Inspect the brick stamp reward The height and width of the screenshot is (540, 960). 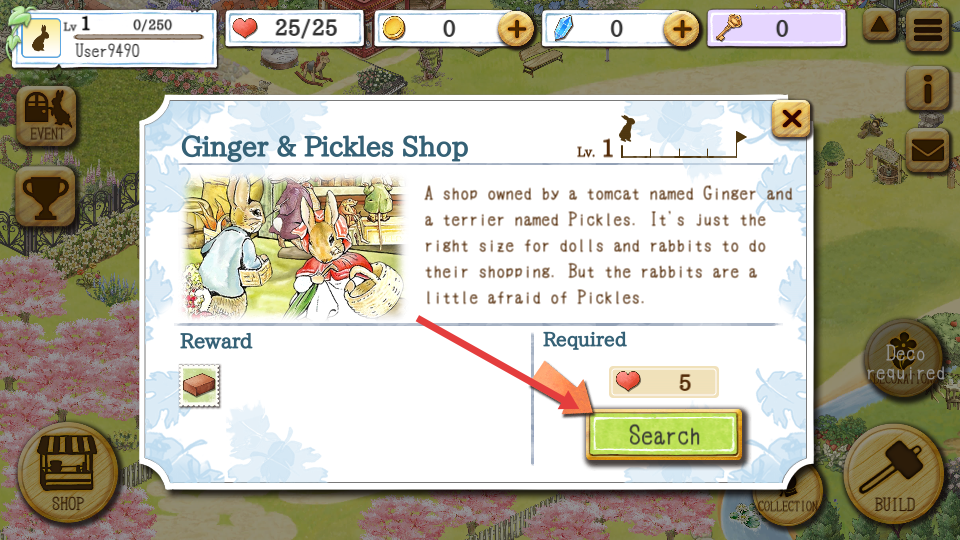pos(200,385)
